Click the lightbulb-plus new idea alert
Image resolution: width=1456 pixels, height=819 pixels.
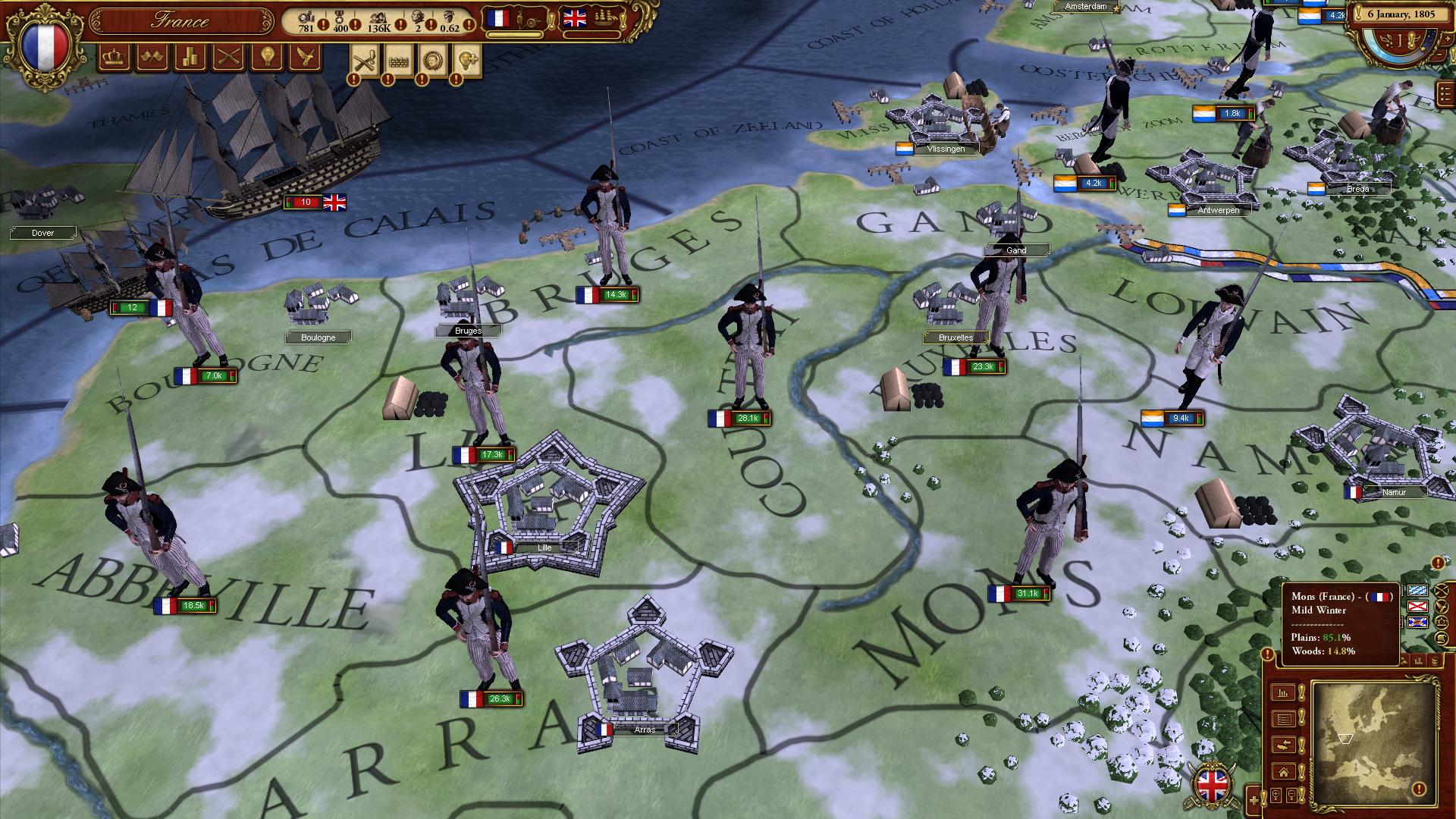point(466,59)
